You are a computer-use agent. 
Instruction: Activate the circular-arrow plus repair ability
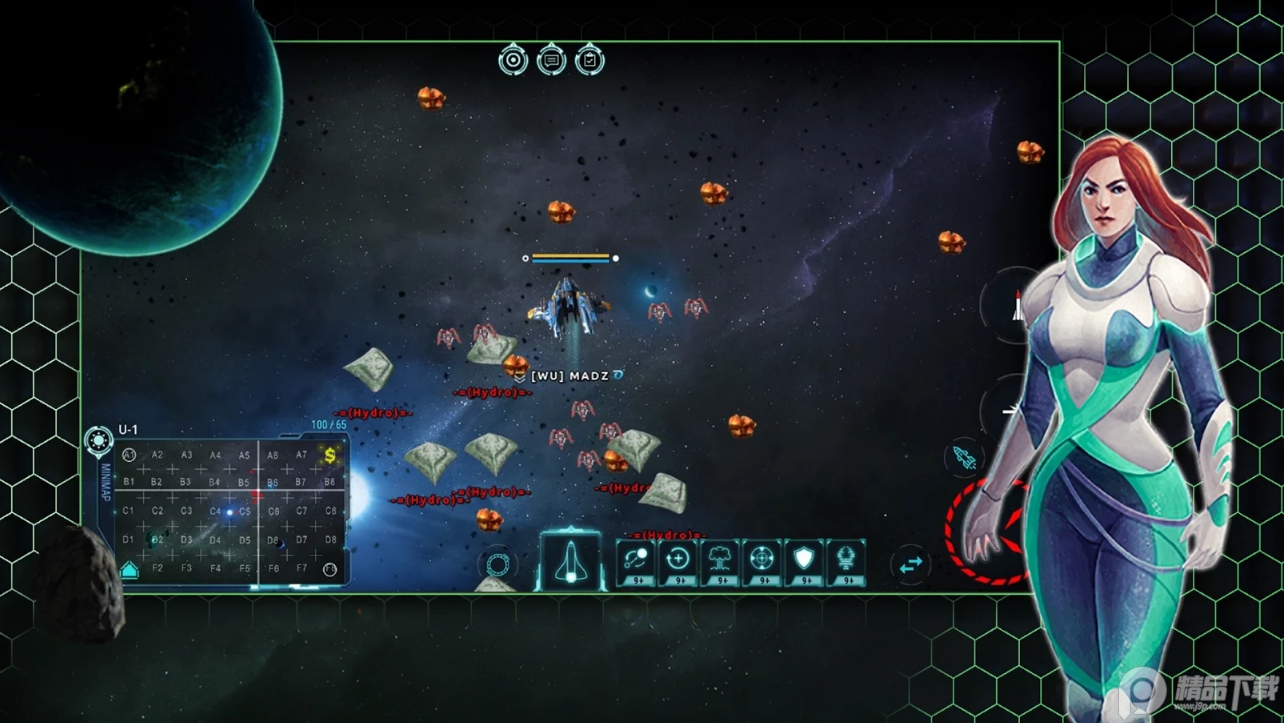pos(677,561)
